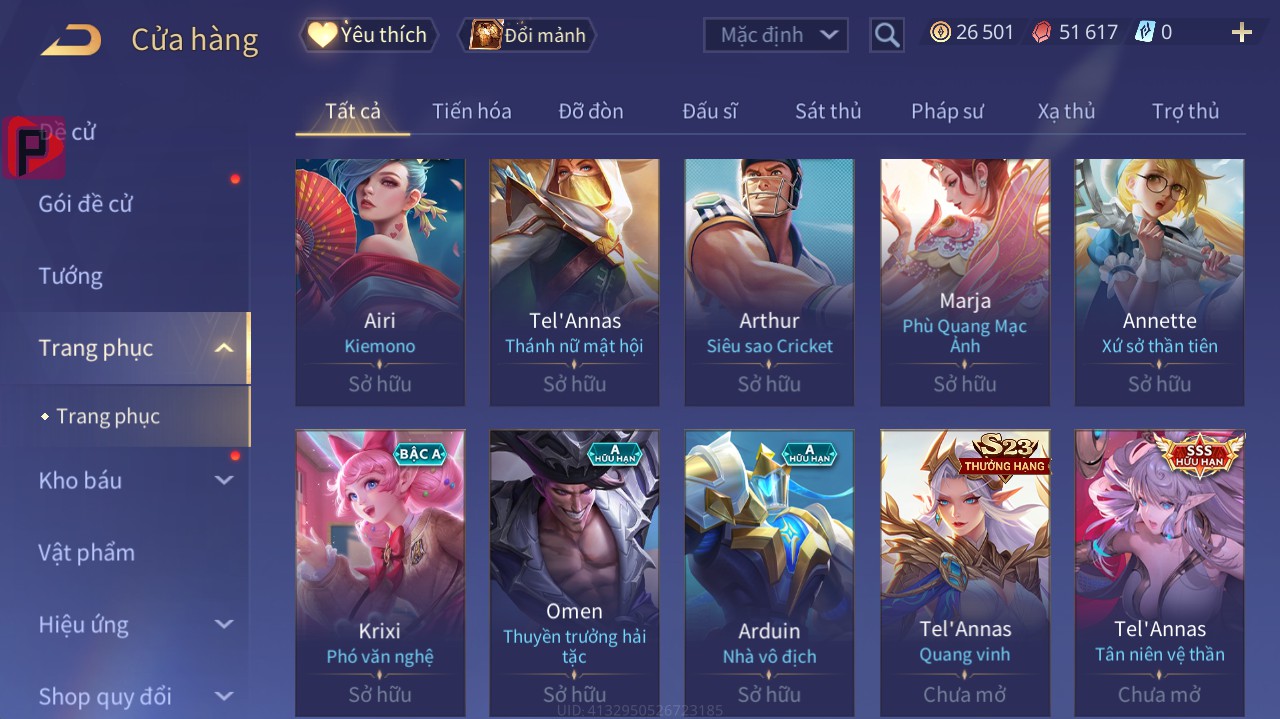The image size is (1280, 719).
Task: Add currency with the plus button
Action: (1241, 33)
